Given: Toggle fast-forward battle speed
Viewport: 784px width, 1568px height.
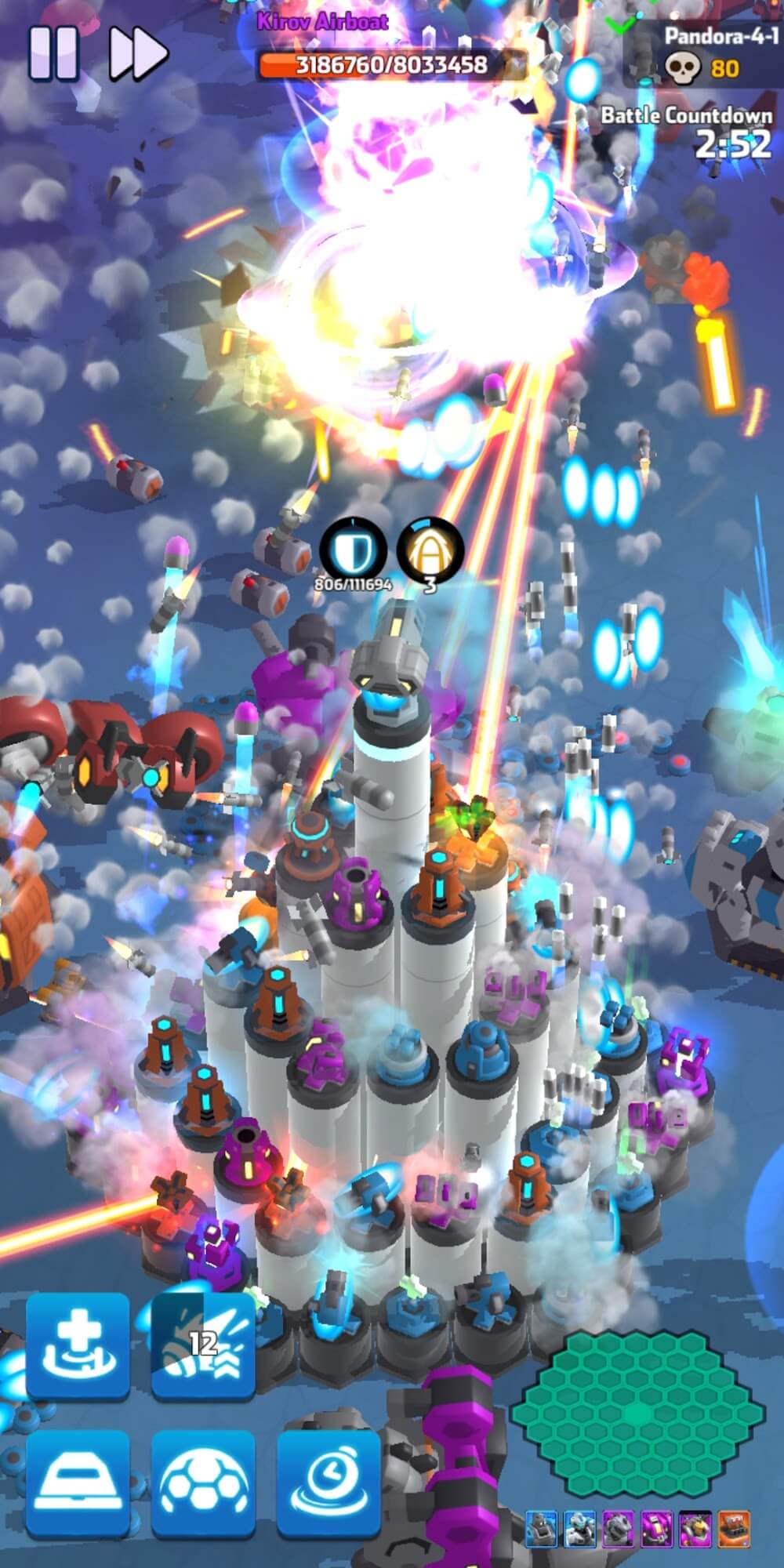Looking at the screenshot, I should [x=138, y=53].
